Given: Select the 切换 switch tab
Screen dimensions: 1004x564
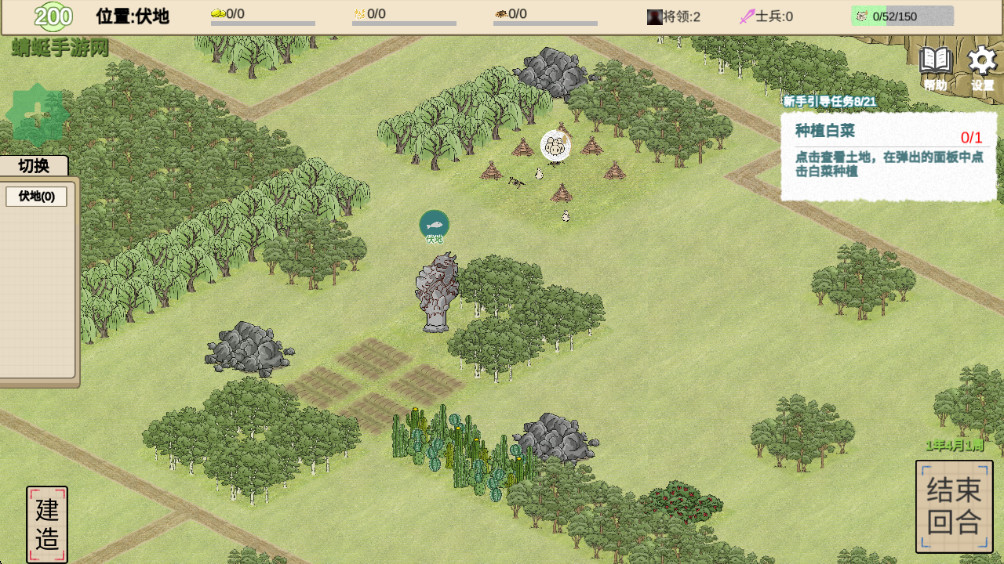Looking at the screenshot, I should click(x=34, y=166).
